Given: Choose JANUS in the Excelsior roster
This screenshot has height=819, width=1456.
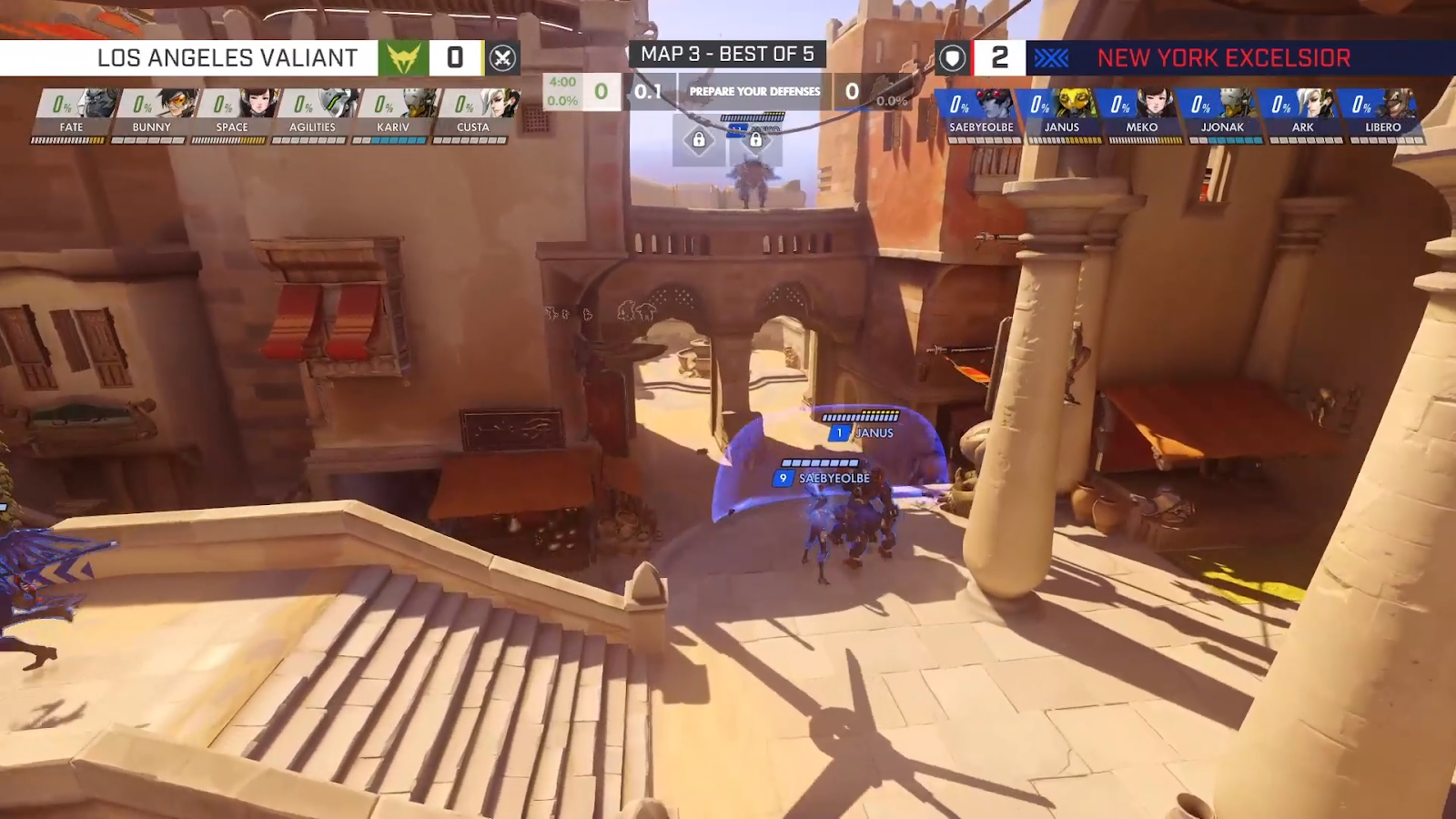Looking at the screenshot, I should (1061, 113).
